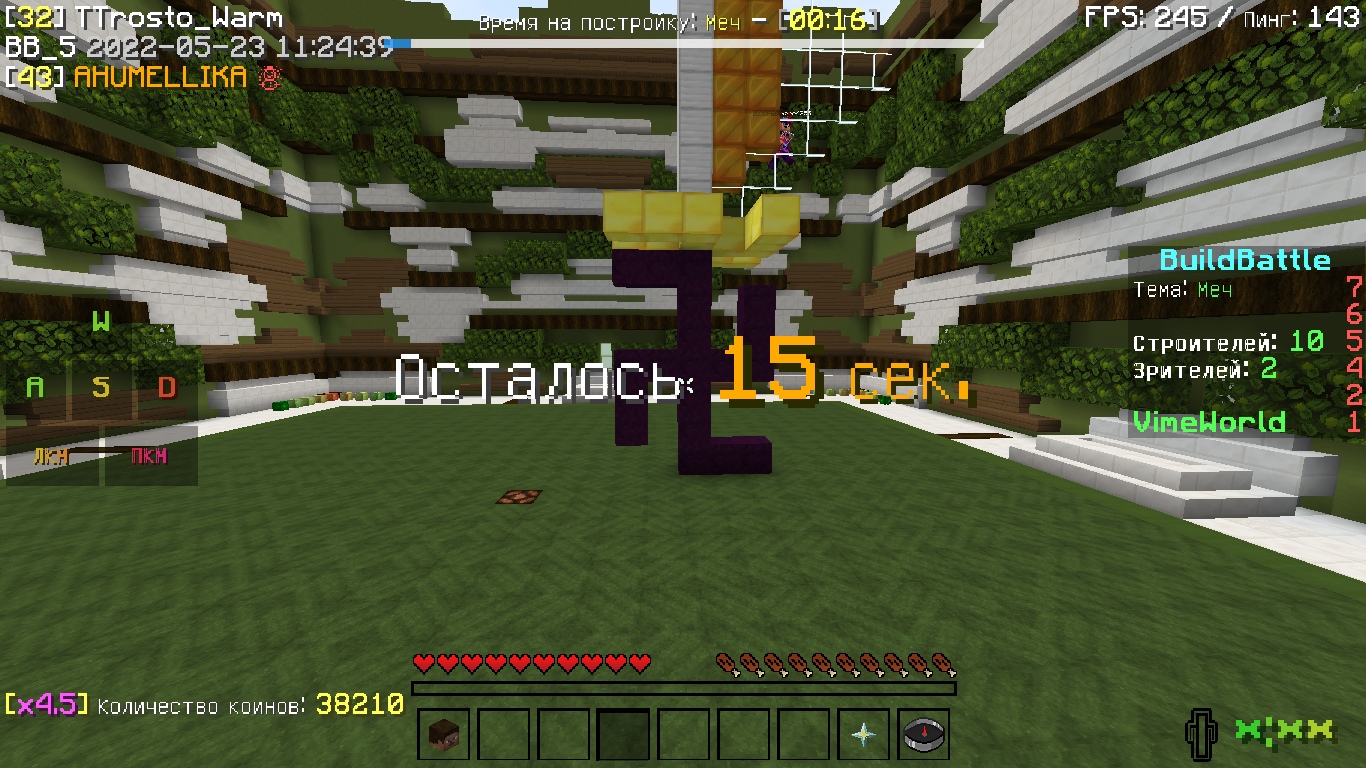Click the last drumstick in the hunger bar
The height and width of the screenshot is (768, 1366).
[x=941, y=661]
